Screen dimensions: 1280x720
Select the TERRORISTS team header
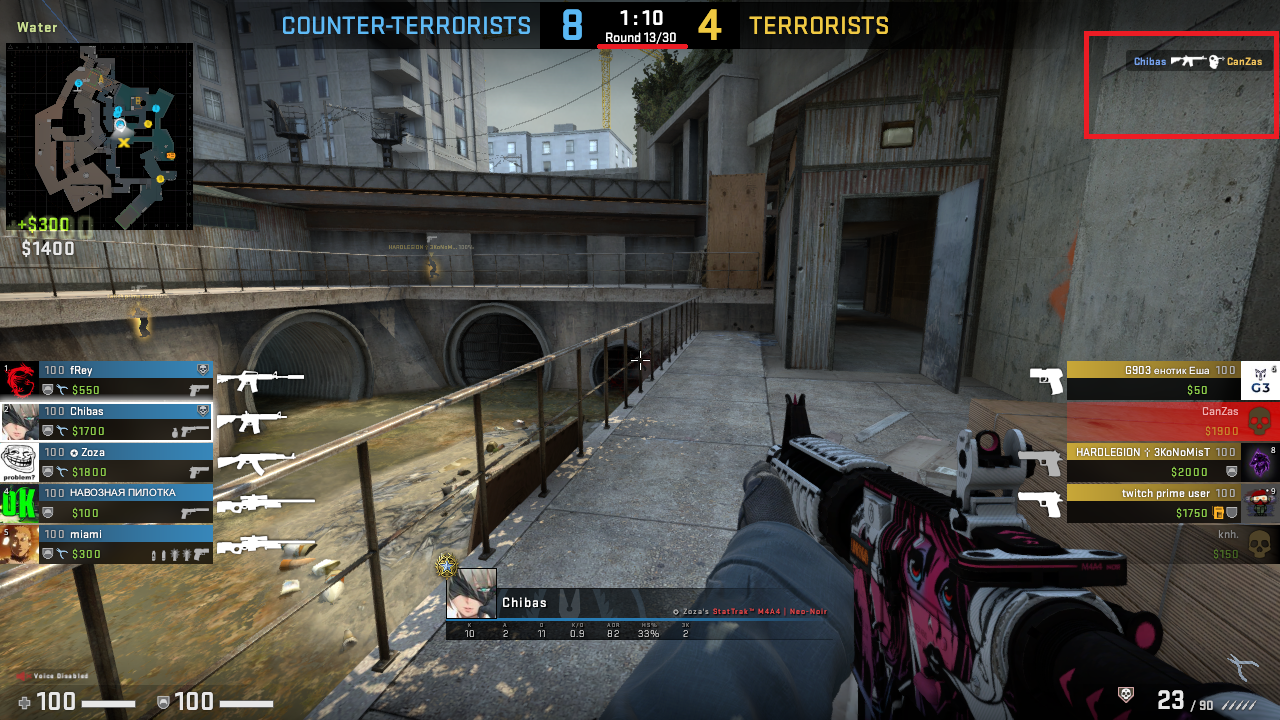(x=818, y=25)
